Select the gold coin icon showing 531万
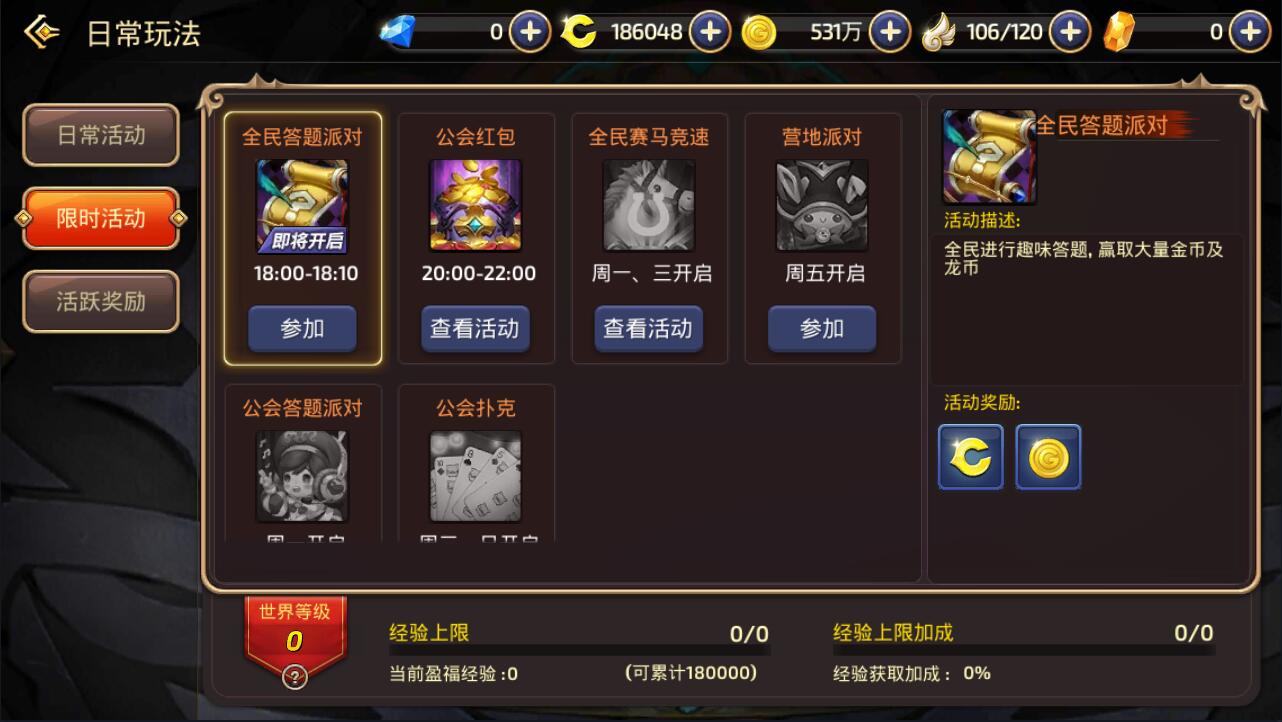The image size is (1282, 722). coord(760,31)
